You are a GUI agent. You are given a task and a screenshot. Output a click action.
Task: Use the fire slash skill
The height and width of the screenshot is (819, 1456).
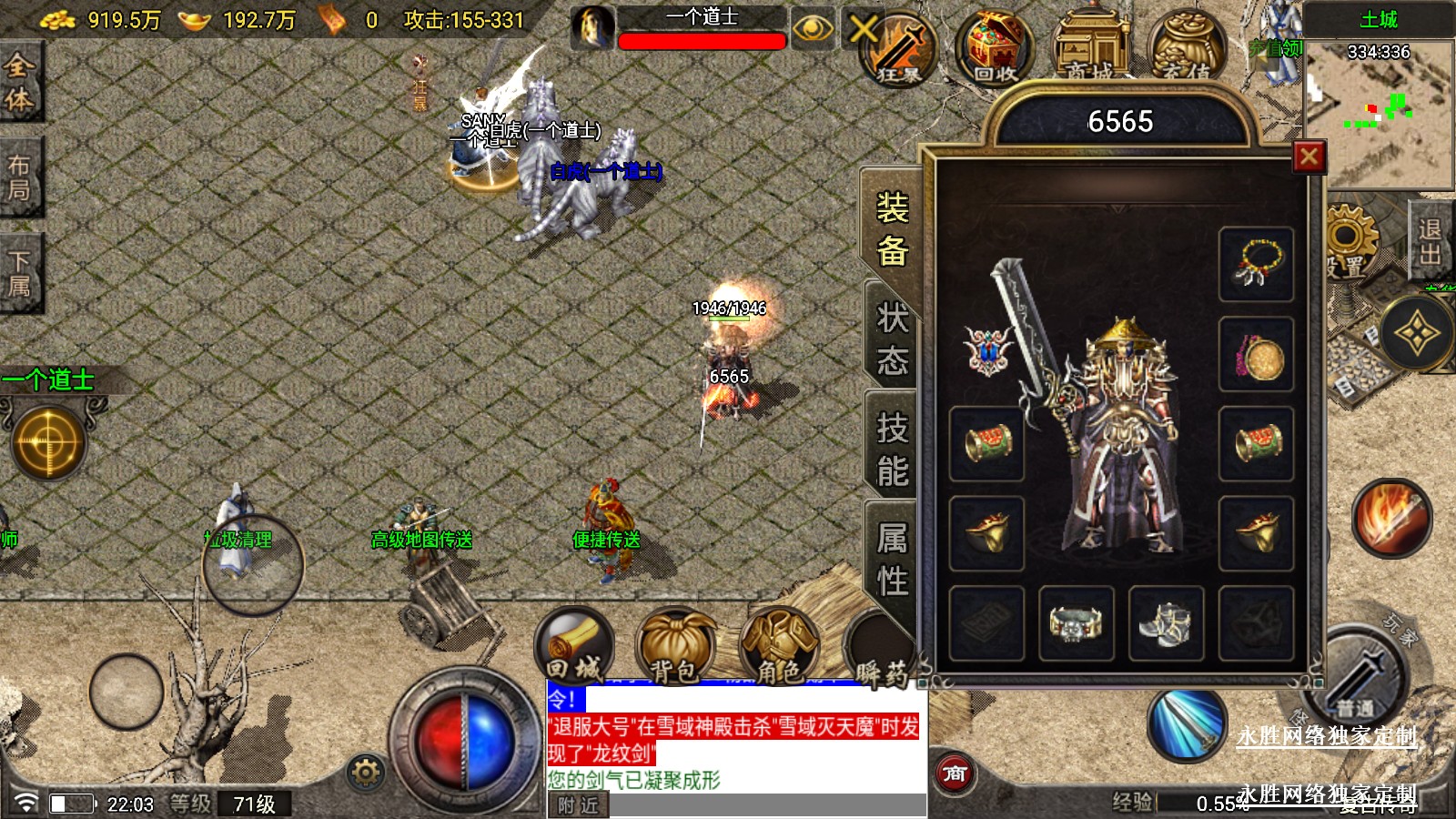pyautogui.click(x=1391, y=518)
